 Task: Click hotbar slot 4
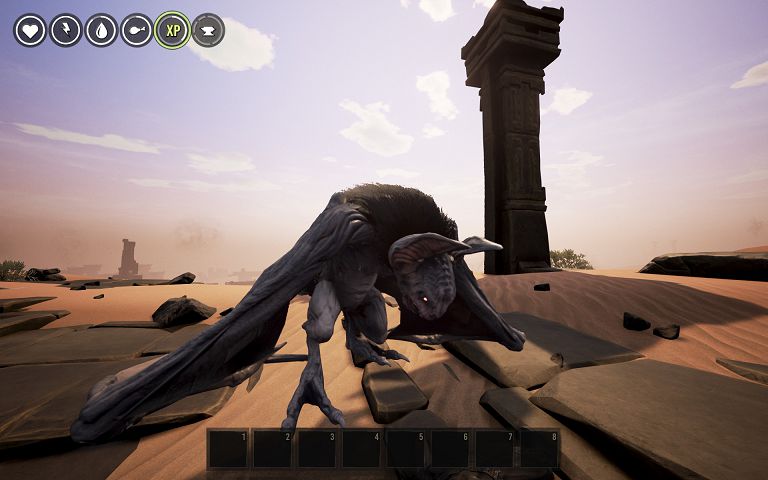tap(361, 449)
